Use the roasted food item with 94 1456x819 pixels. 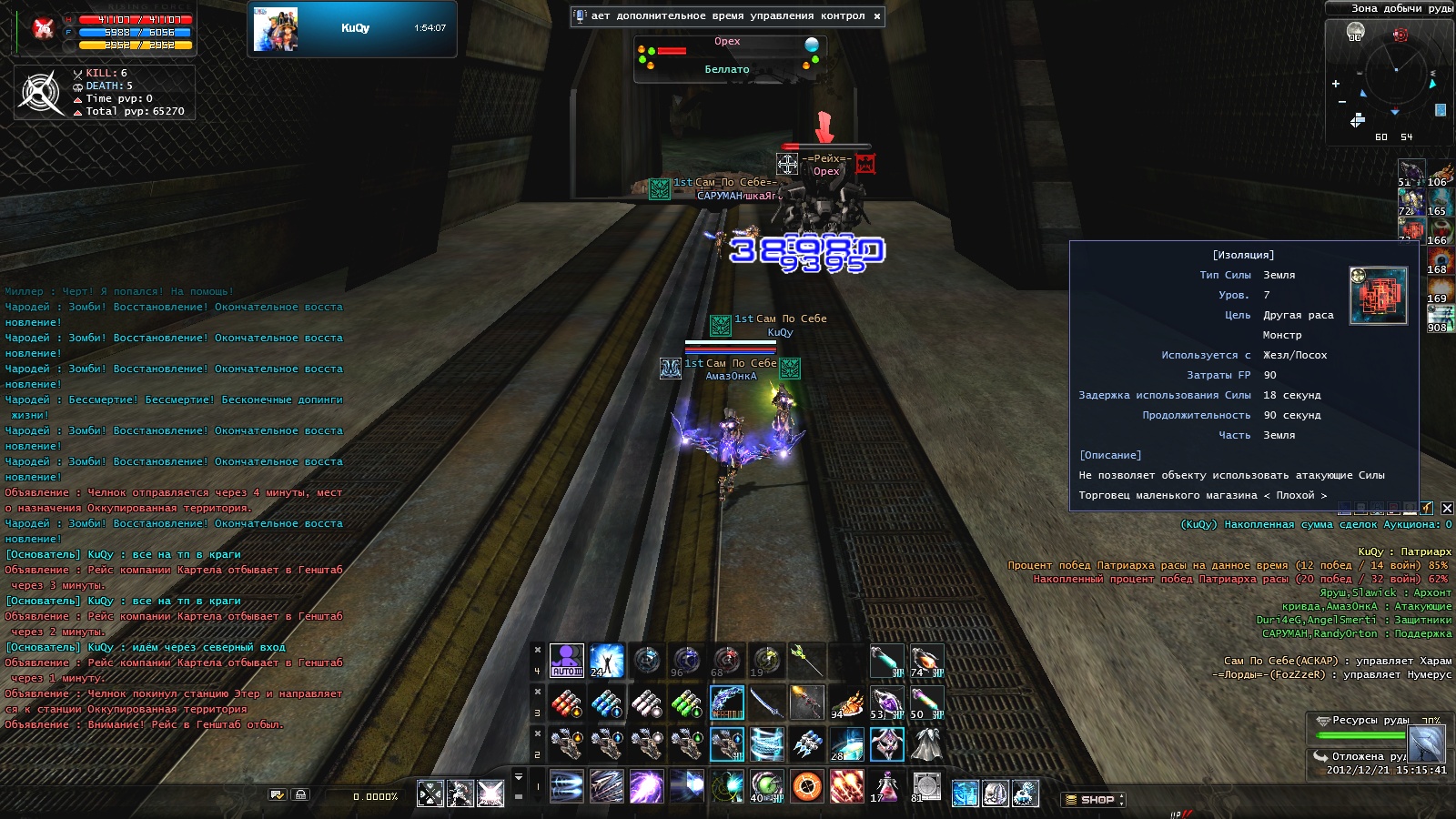(846, 703)
